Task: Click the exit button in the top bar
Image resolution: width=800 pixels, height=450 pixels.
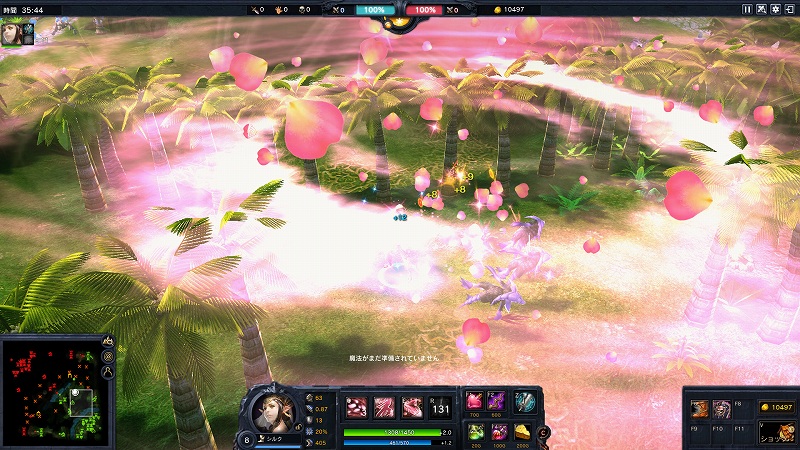Action: (790, 9)
